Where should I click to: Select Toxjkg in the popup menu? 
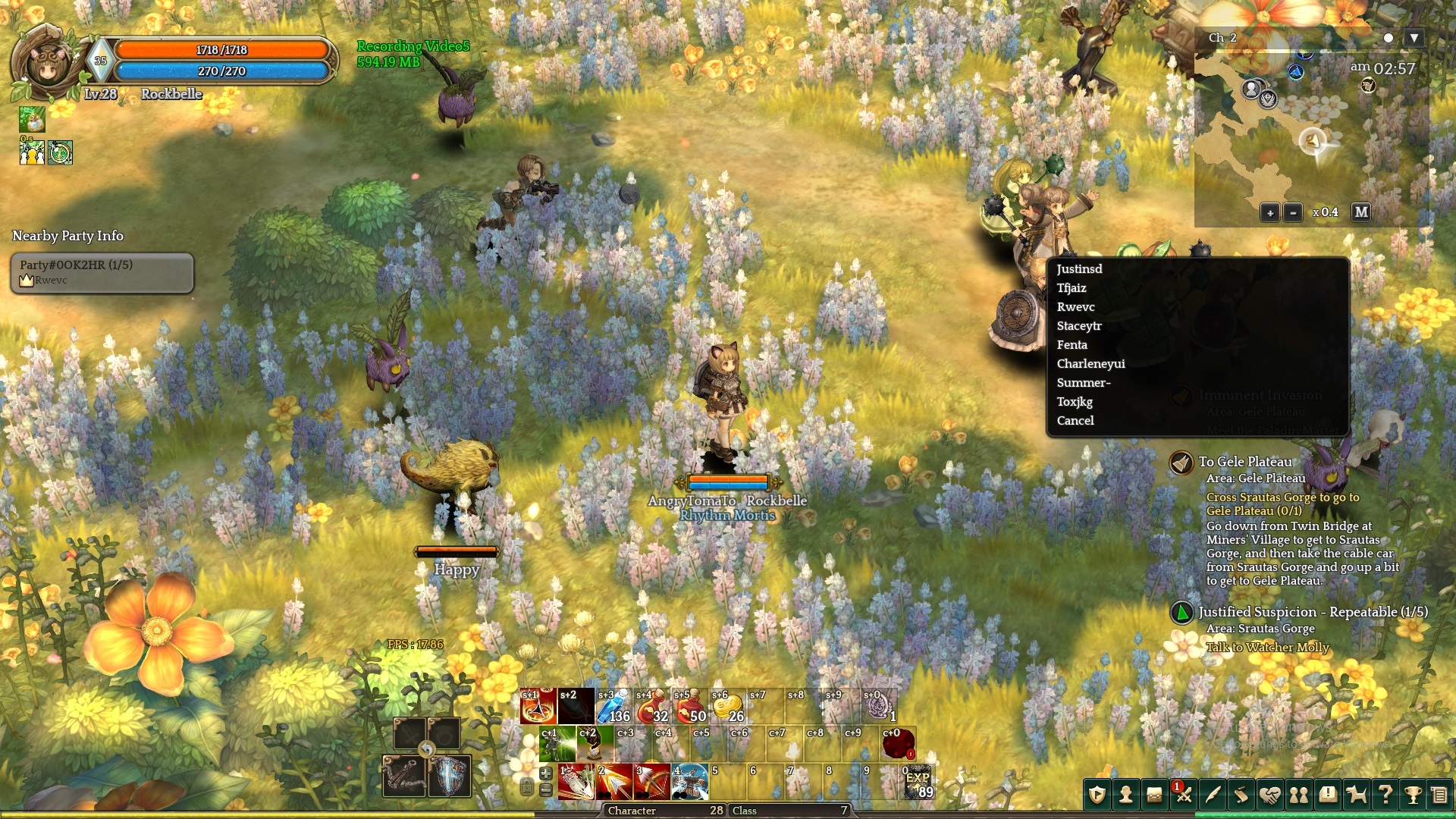click(1075, 402)
